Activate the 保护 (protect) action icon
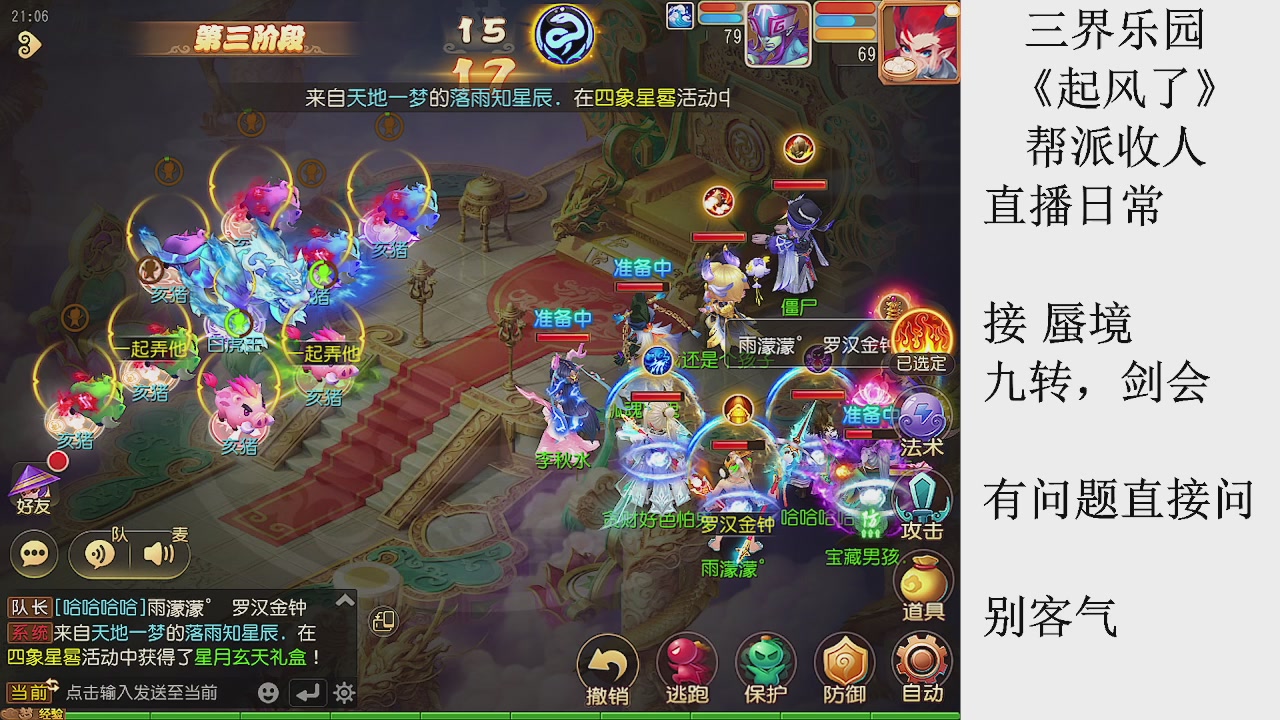1280x720 pixels. [765, 660]
